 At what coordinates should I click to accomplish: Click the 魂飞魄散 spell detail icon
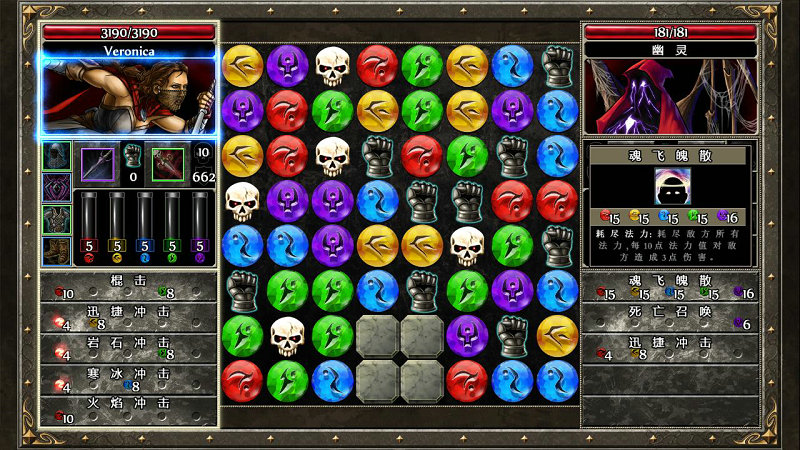click(670, 186)
